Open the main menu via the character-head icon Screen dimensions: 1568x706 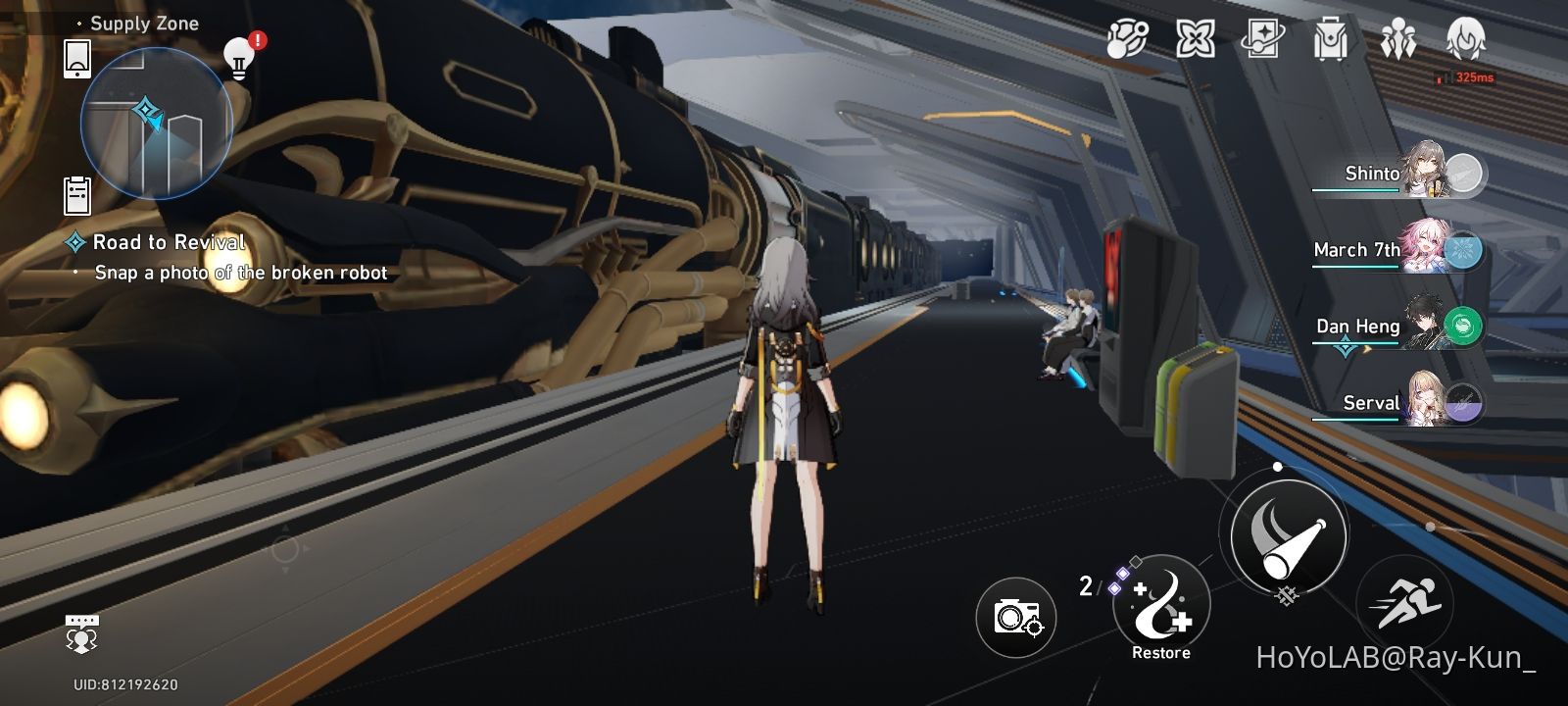(1463, 41)
